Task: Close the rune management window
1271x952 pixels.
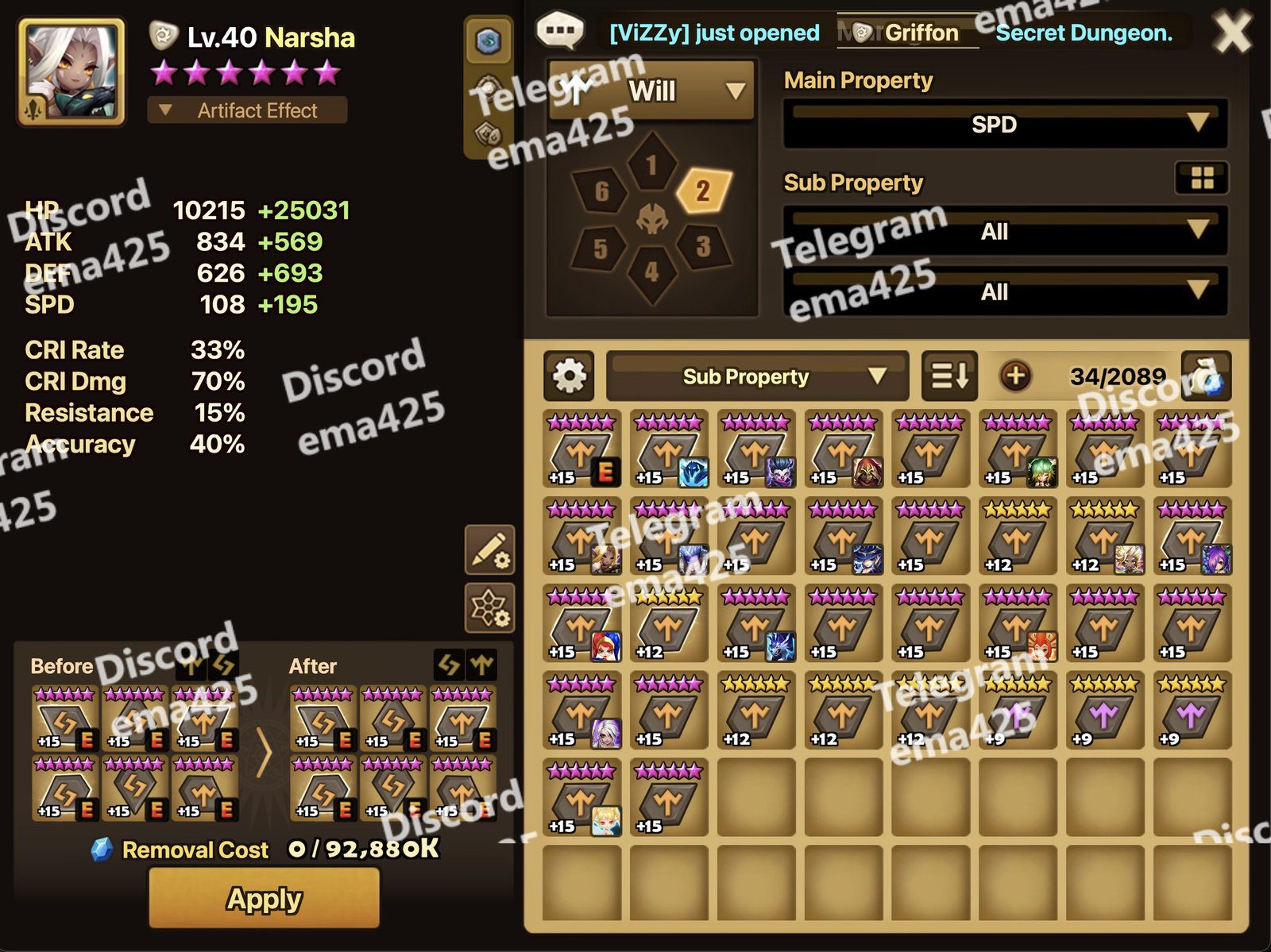Action: pyautogui.click(x=1232, y=33)
